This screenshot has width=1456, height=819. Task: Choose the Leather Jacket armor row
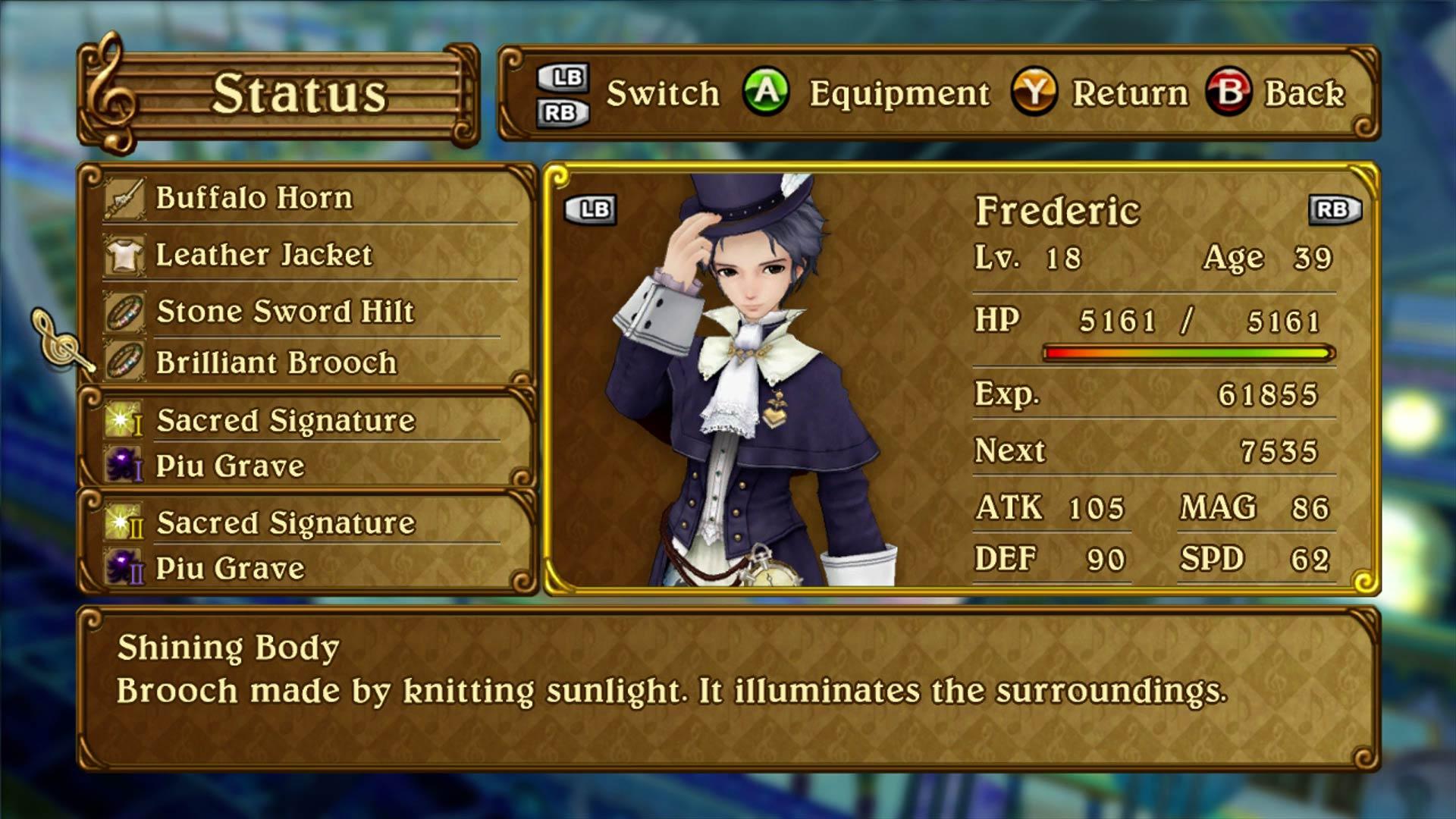(263, 255)
